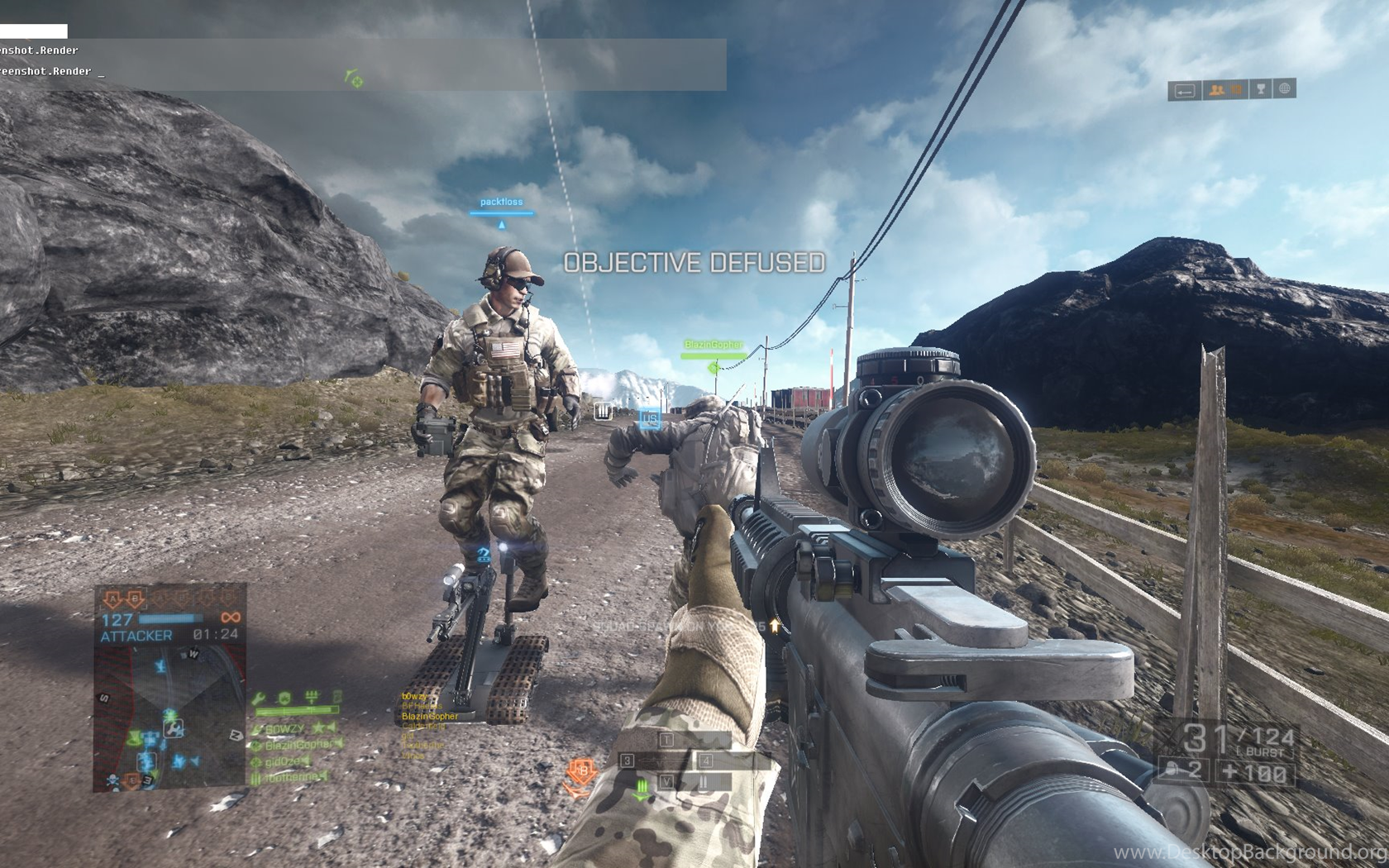Screen dimensions: 1389x868
Task: Select the ammo-type slot with two bullets
Action: click(702, 781)
